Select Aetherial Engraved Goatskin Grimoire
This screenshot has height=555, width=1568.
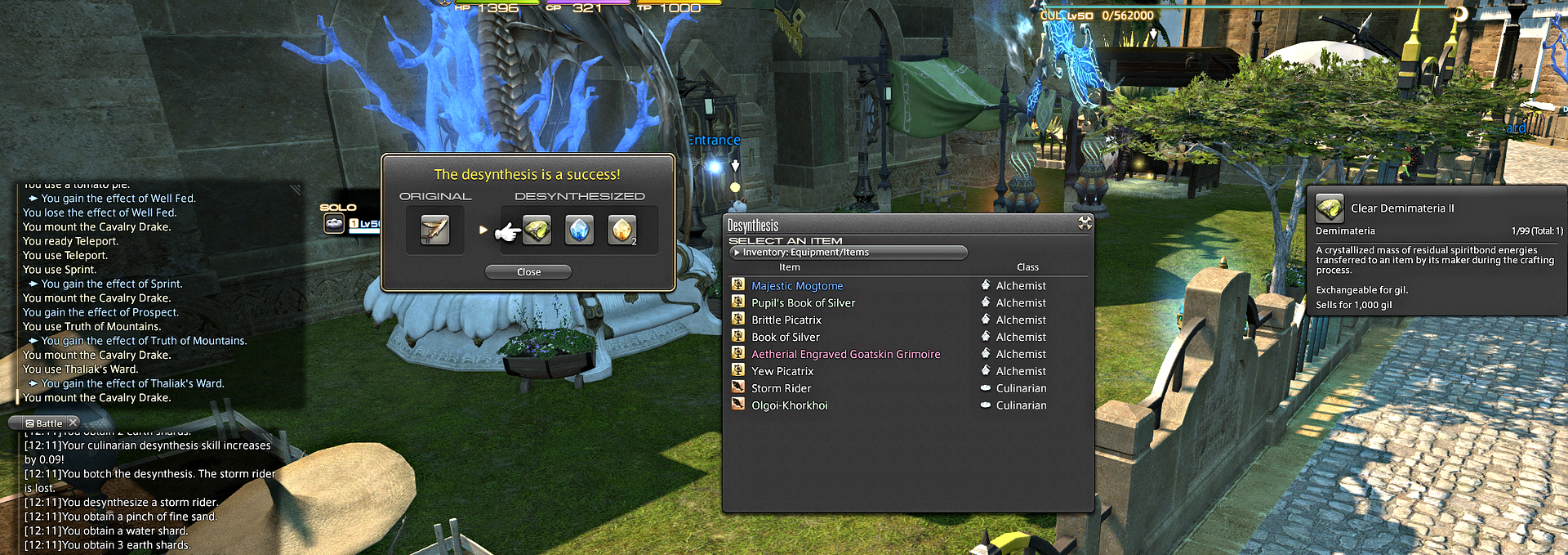click(x=845, y=355)
